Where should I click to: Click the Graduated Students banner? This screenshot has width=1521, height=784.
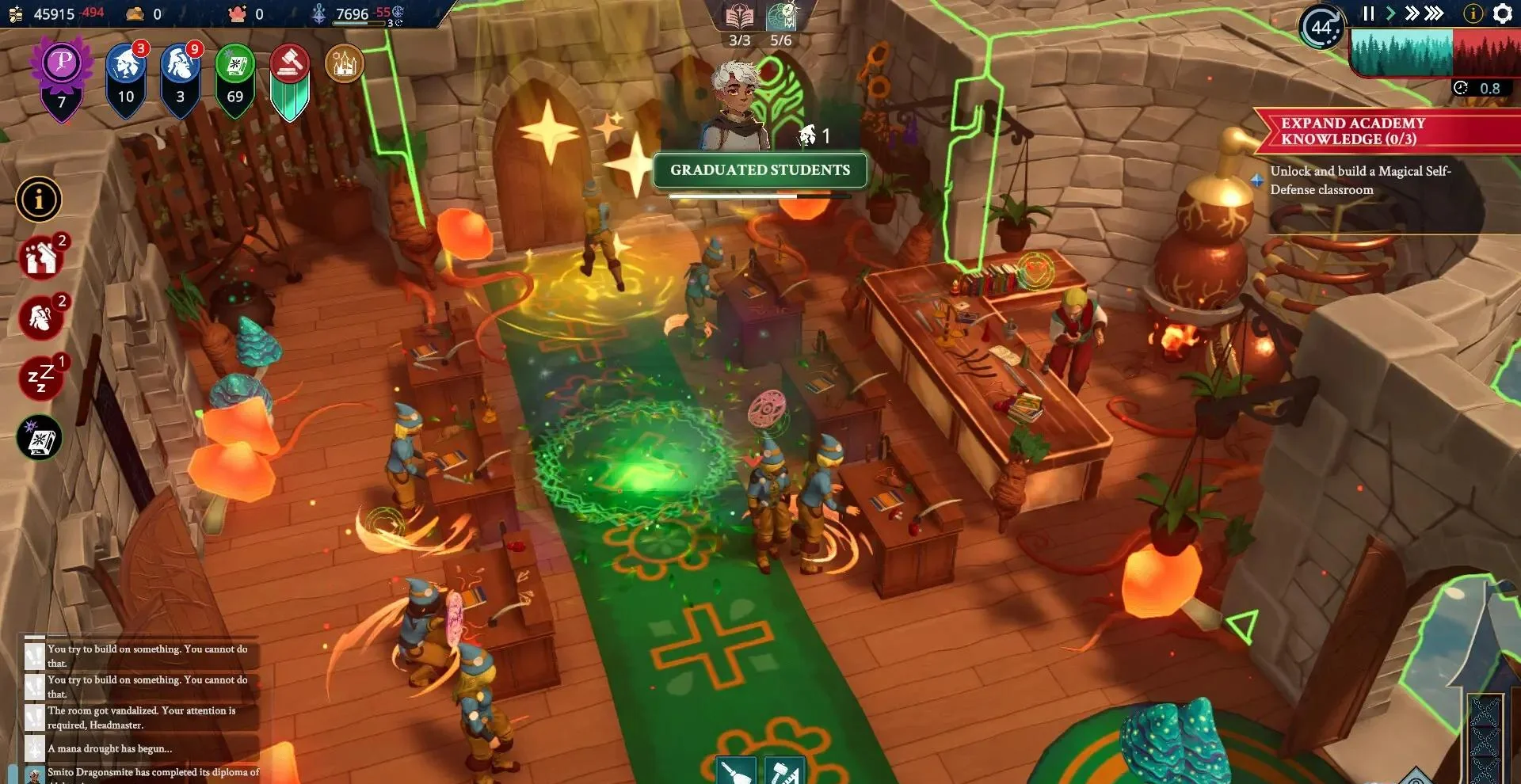click(x=760, y=170)
